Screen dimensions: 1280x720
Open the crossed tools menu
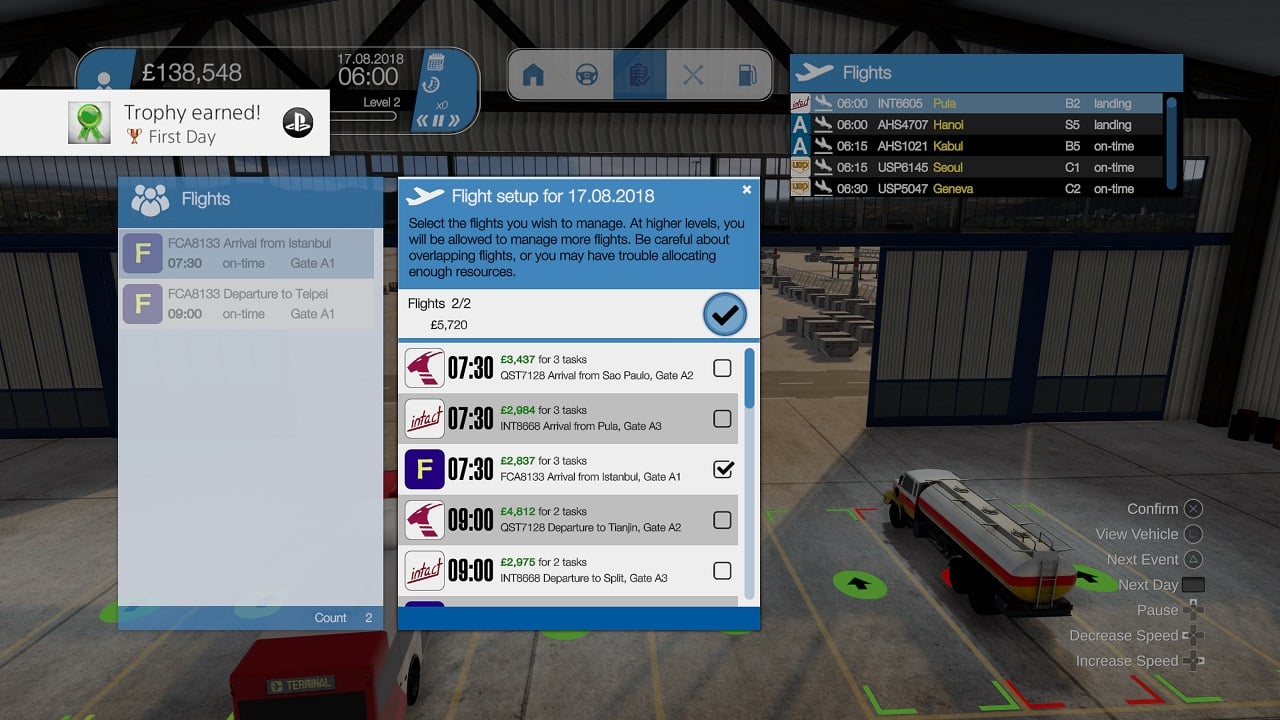693,75
